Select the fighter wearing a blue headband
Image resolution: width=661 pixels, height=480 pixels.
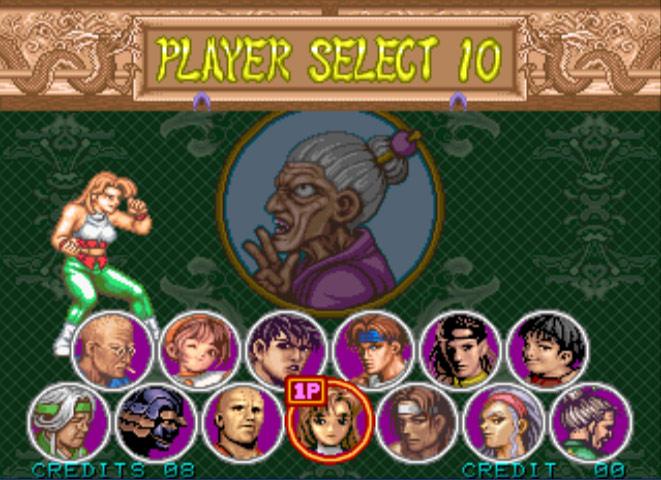(x=373, y=351)
